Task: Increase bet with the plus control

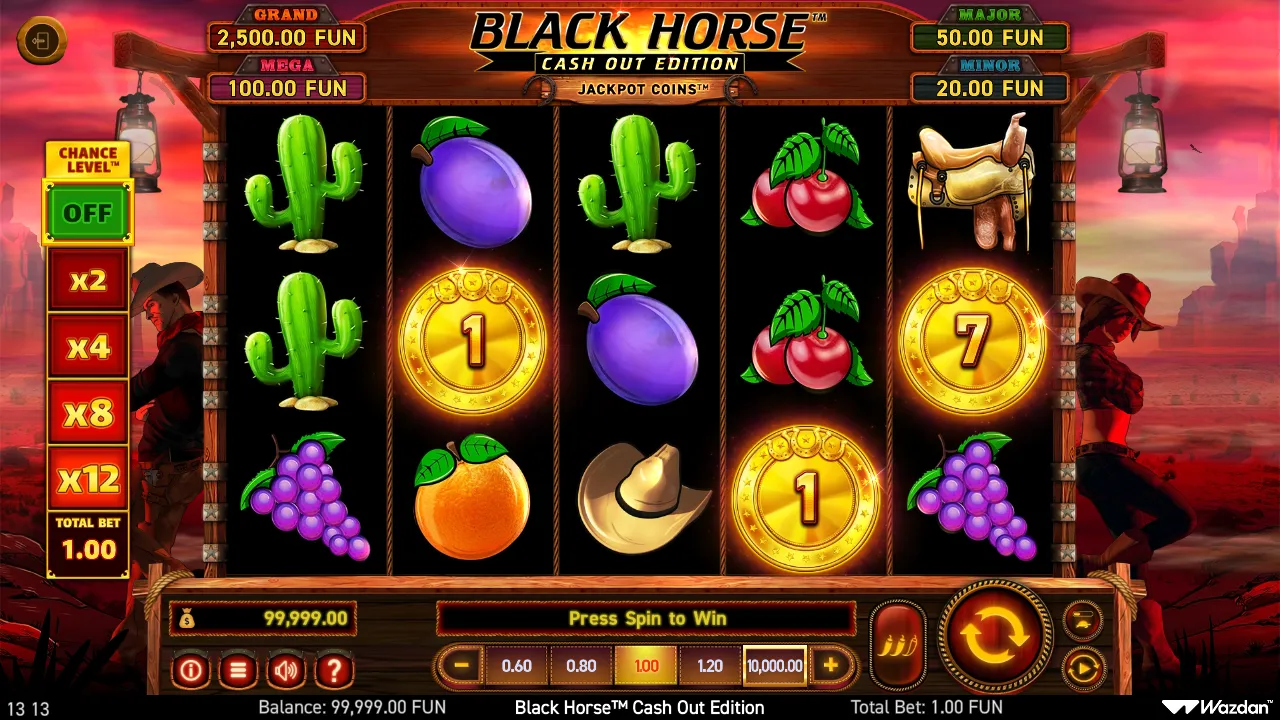Action: click(x=831, y=664)
